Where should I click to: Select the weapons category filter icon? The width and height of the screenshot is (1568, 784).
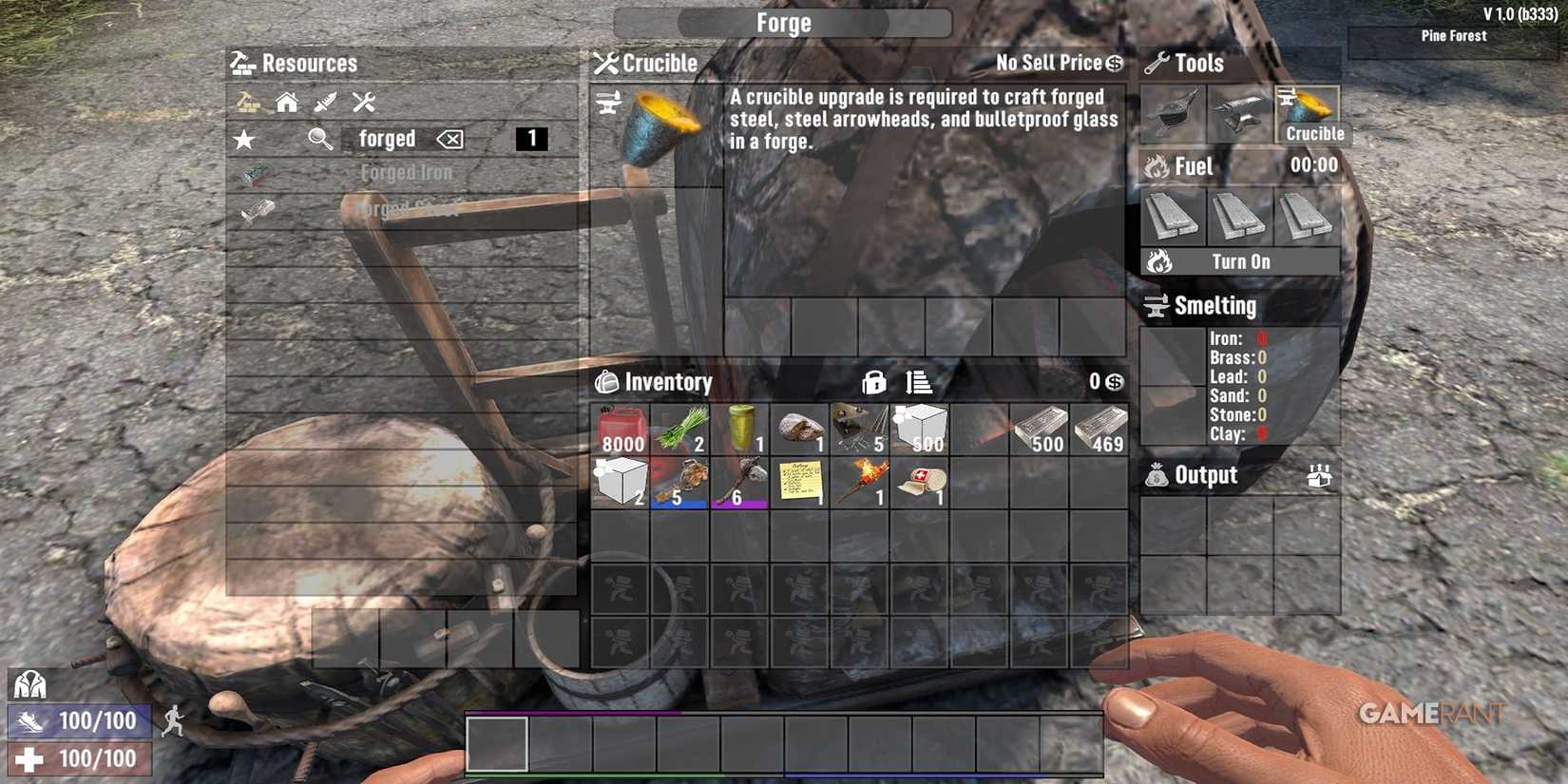pyautogui.click(x=324, y=102)
